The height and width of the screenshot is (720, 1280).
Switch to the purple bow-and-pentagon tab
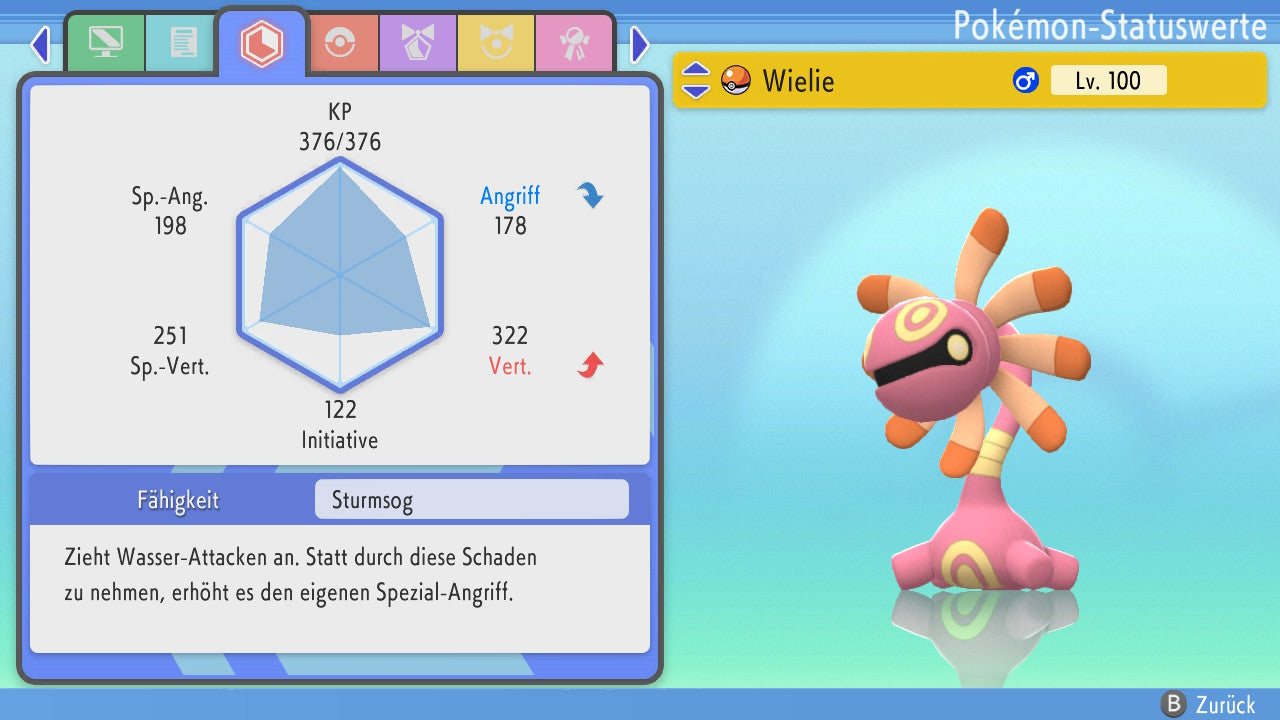pyautogui.click(x=418, y=43)
